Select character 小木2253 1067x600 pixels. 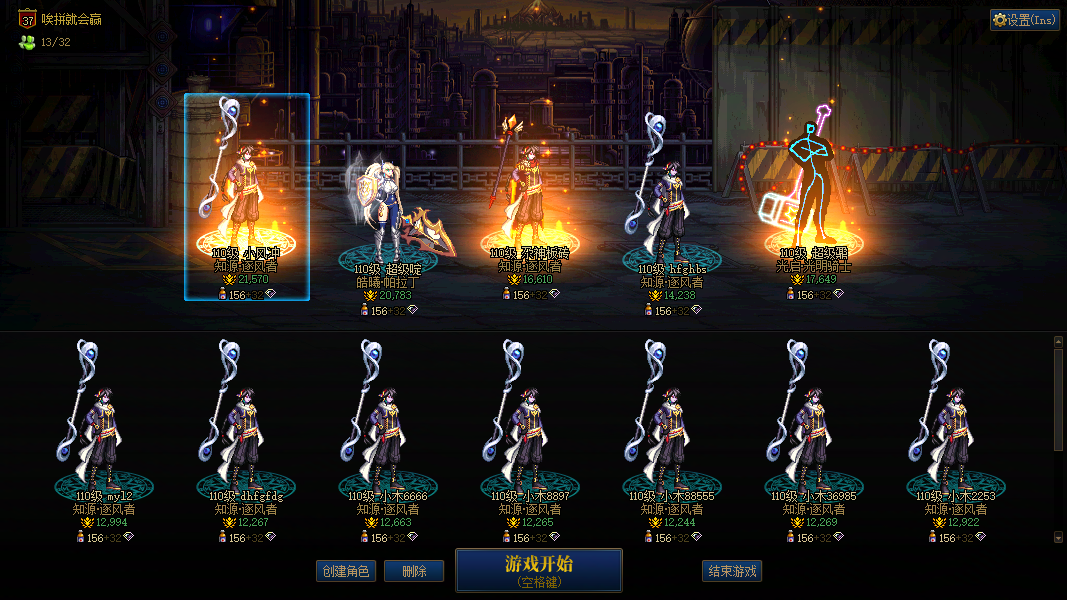tap(956, 430)
